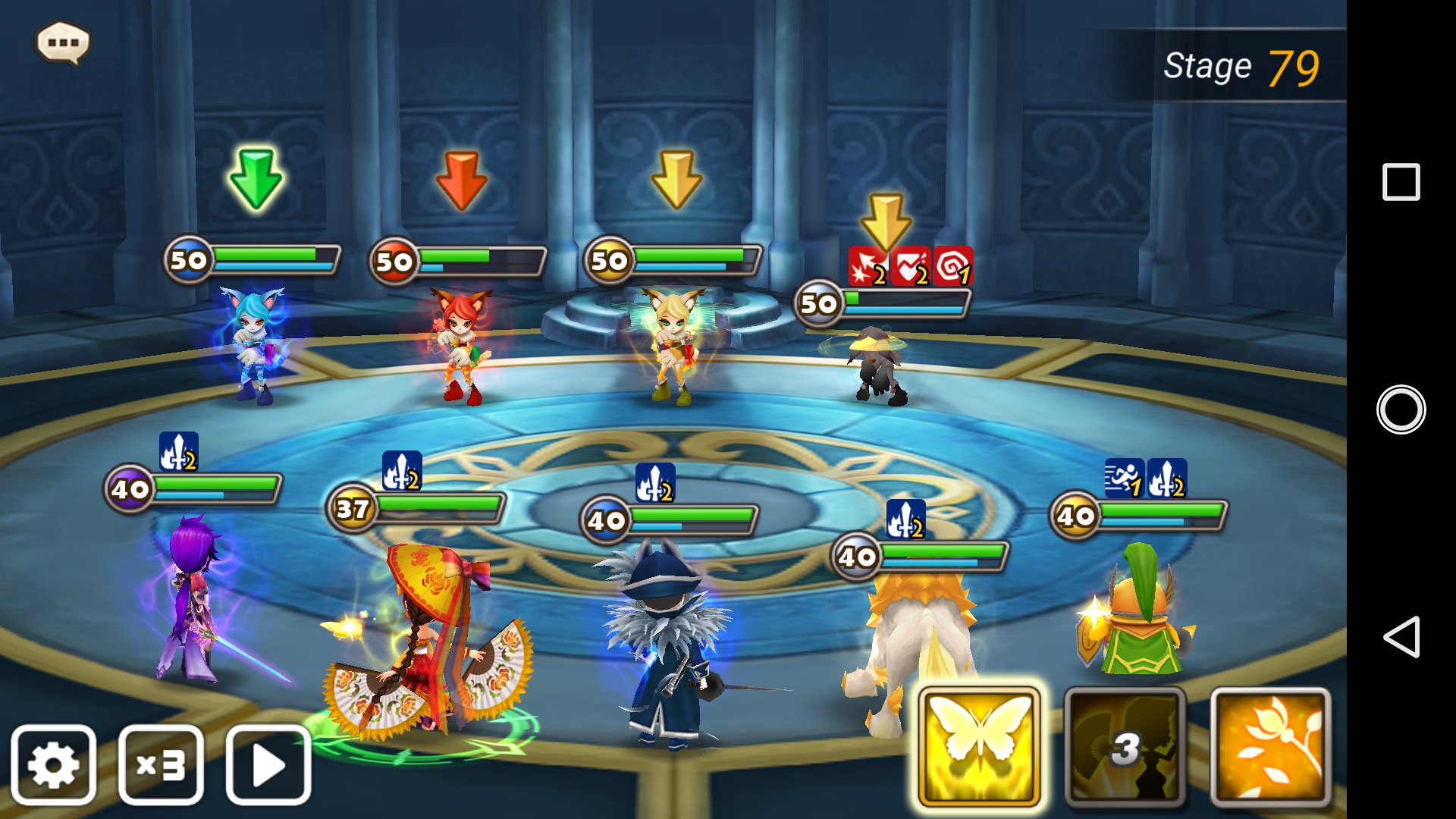Open the chat speech bubble

coord(63,42)
